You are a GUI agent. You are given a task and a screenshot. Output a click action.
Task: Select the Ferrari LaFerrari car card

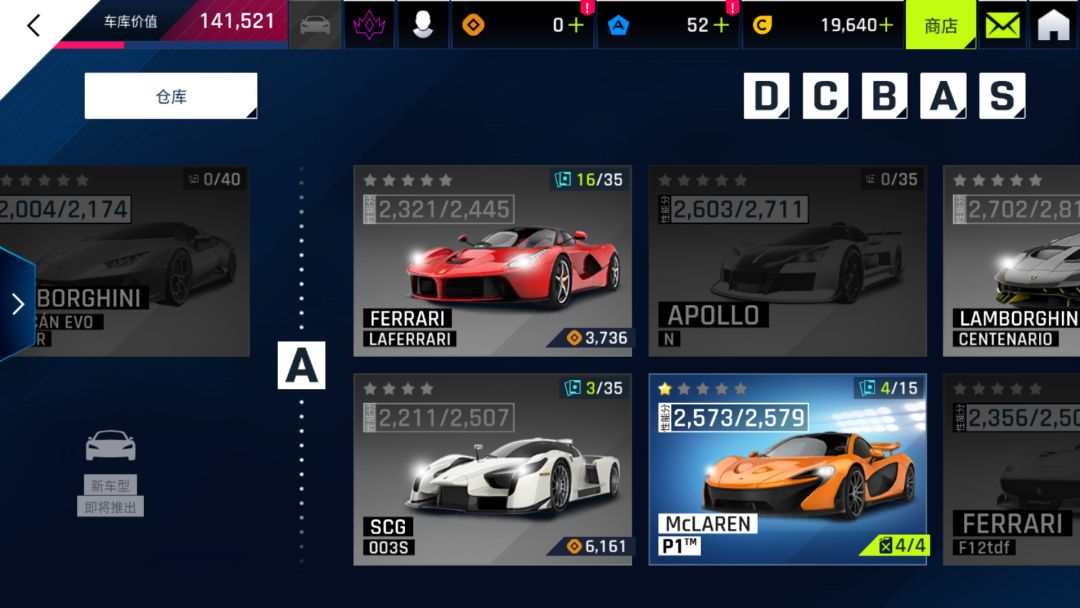(x=492, y=261)
